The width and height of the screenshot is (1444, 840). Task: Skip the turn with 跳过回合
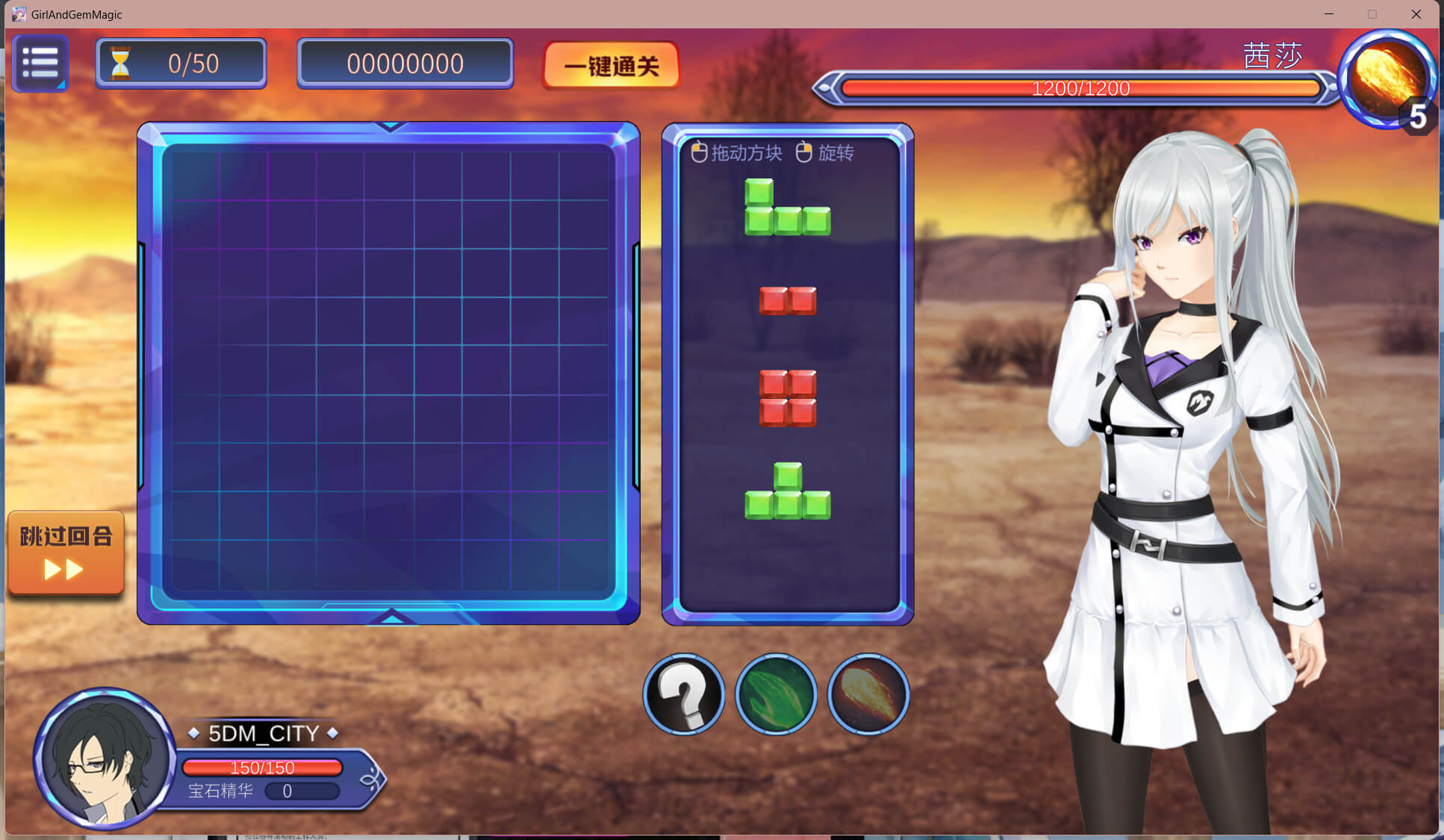click(66, 553)
